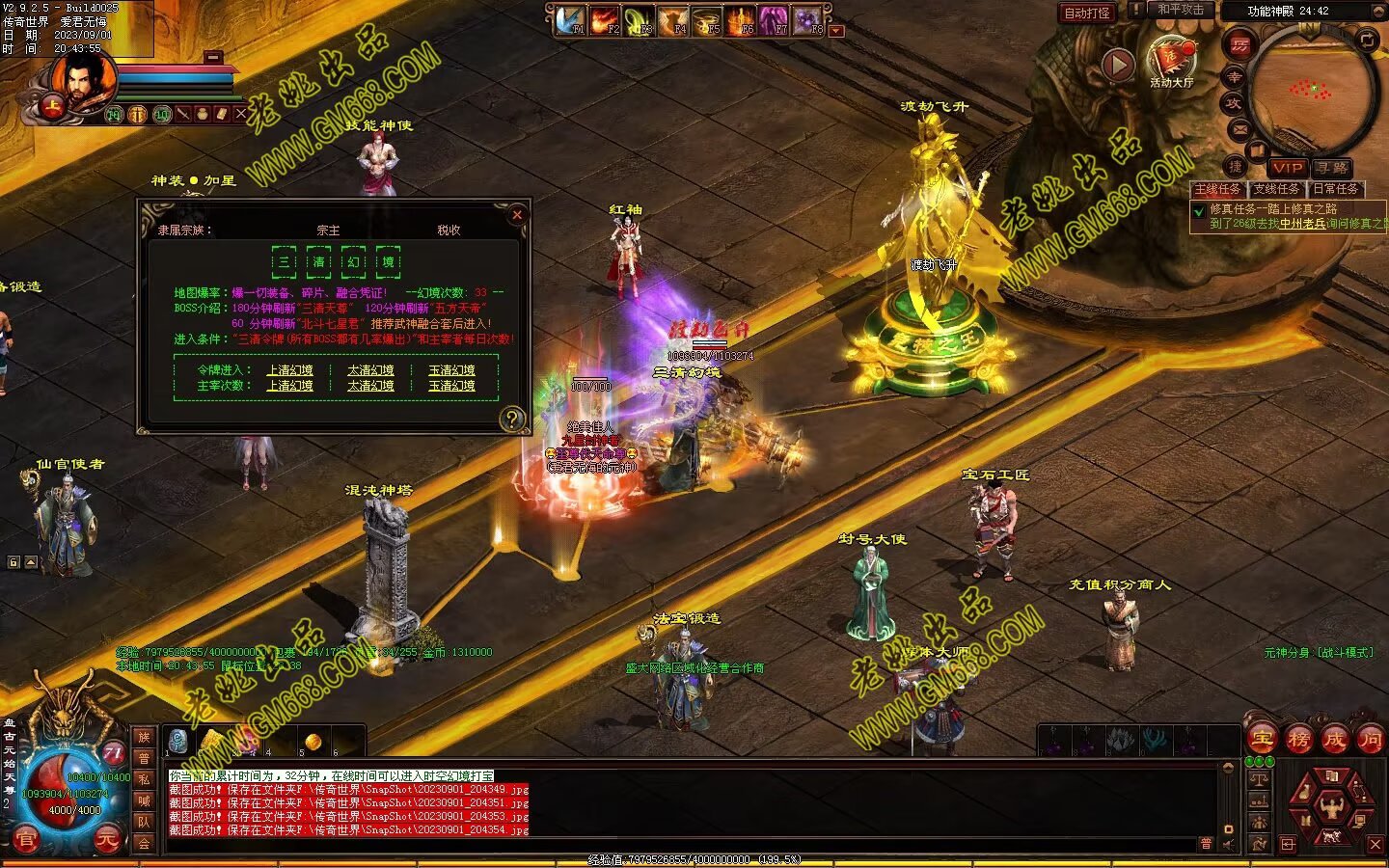Open the dialog's question mark help
The height and width of the screenshot is (868, 1389).
pos(512,419)
